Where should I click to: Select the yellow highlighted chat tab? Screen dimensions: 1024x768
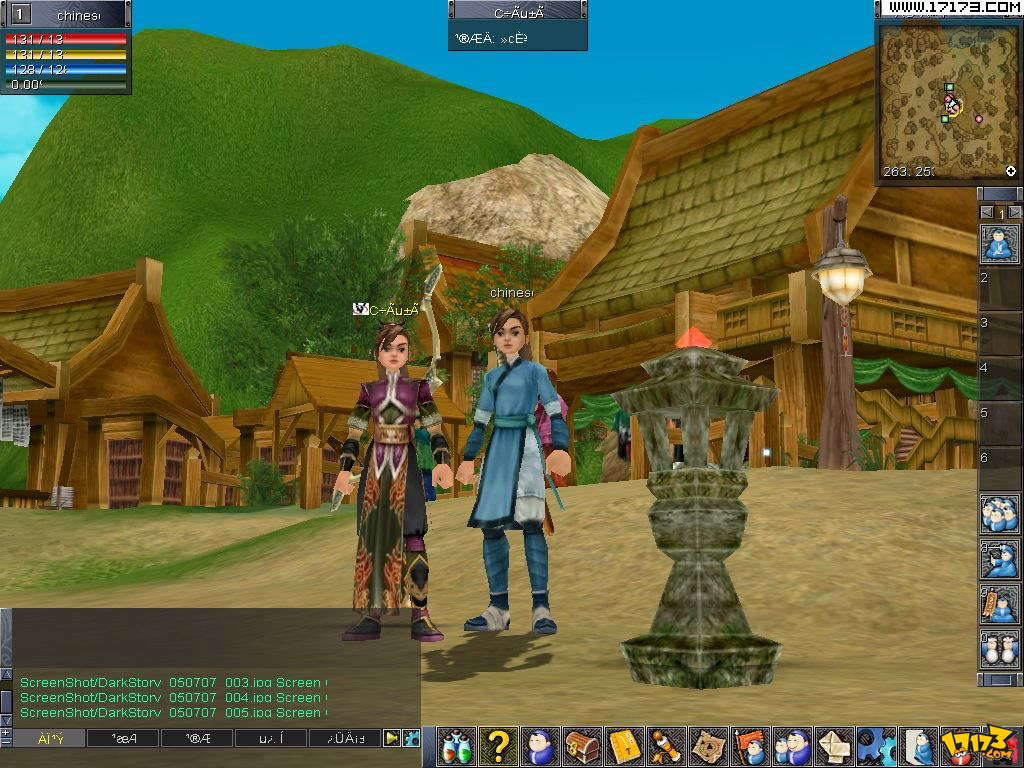(48, 739)
